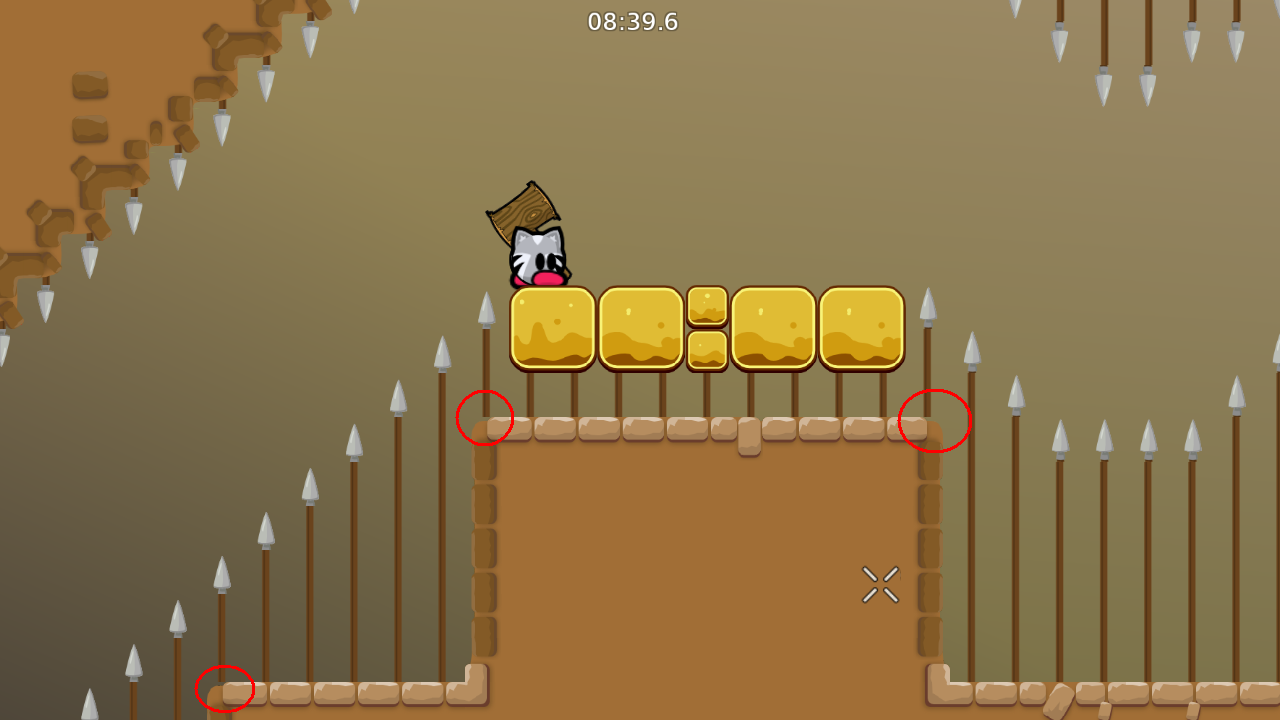The height and width of the screenshot is (720, 1280).
Task: Select the wooden plank sign above the cat
Action: (x=524, y=213)
